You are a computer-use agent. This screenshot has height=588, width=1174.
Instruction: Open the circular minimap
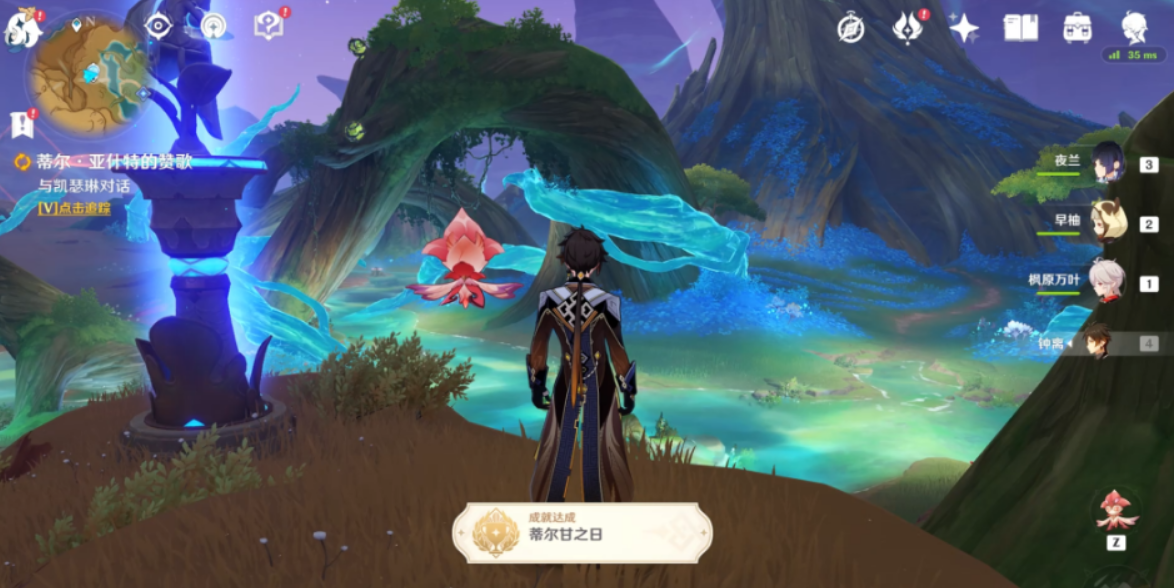88,74
